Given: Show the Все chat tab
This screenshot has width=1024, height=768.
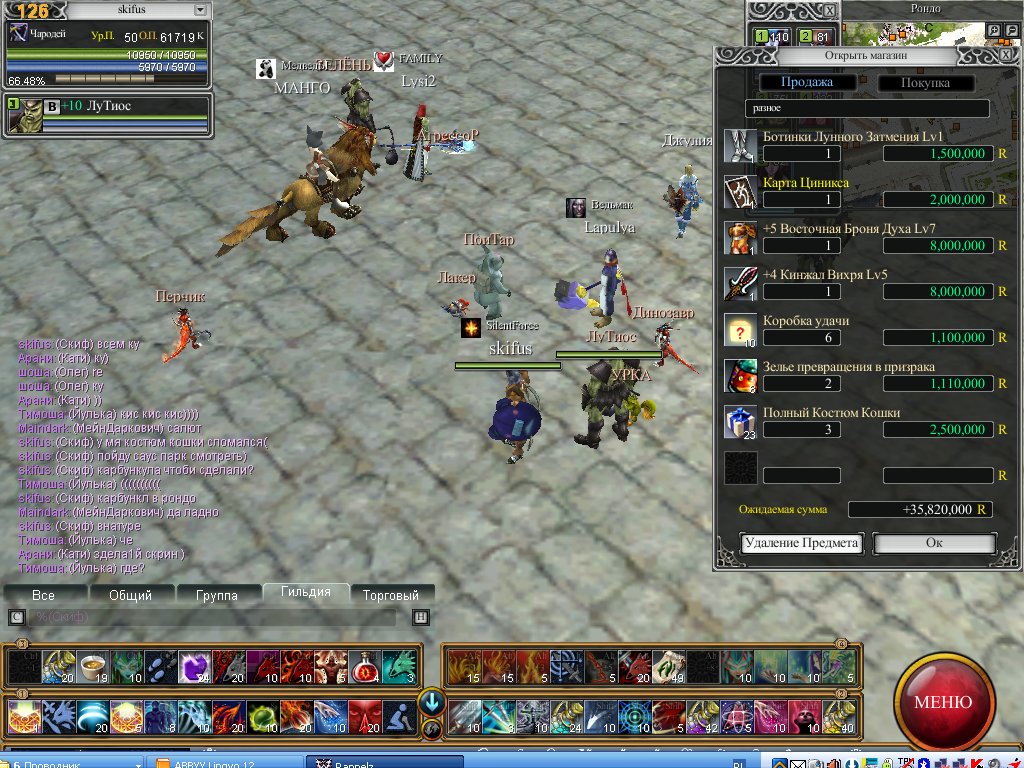Looking at the screenshot, I should (43, 595).
